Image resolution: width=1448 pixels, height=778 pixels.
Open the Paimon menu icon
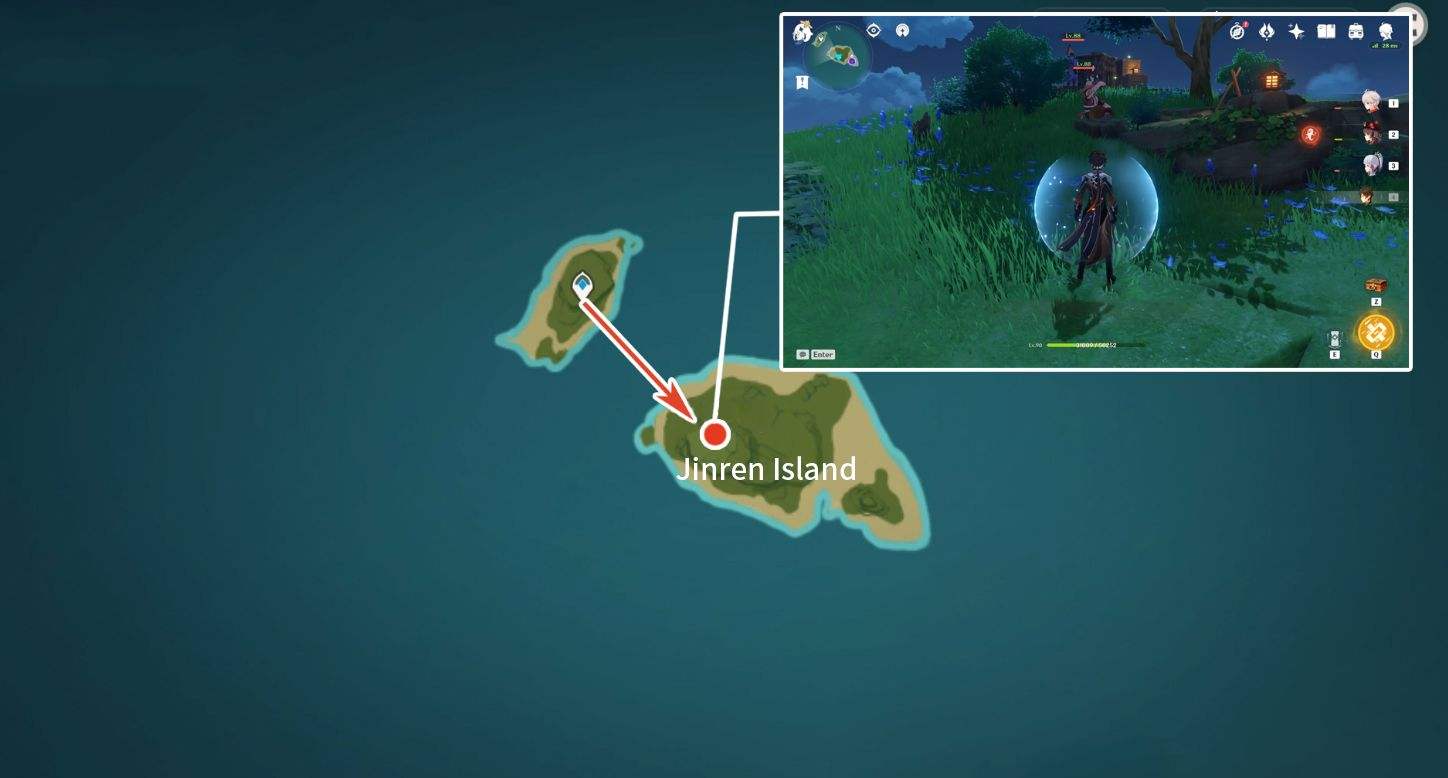coord(1386,31)
